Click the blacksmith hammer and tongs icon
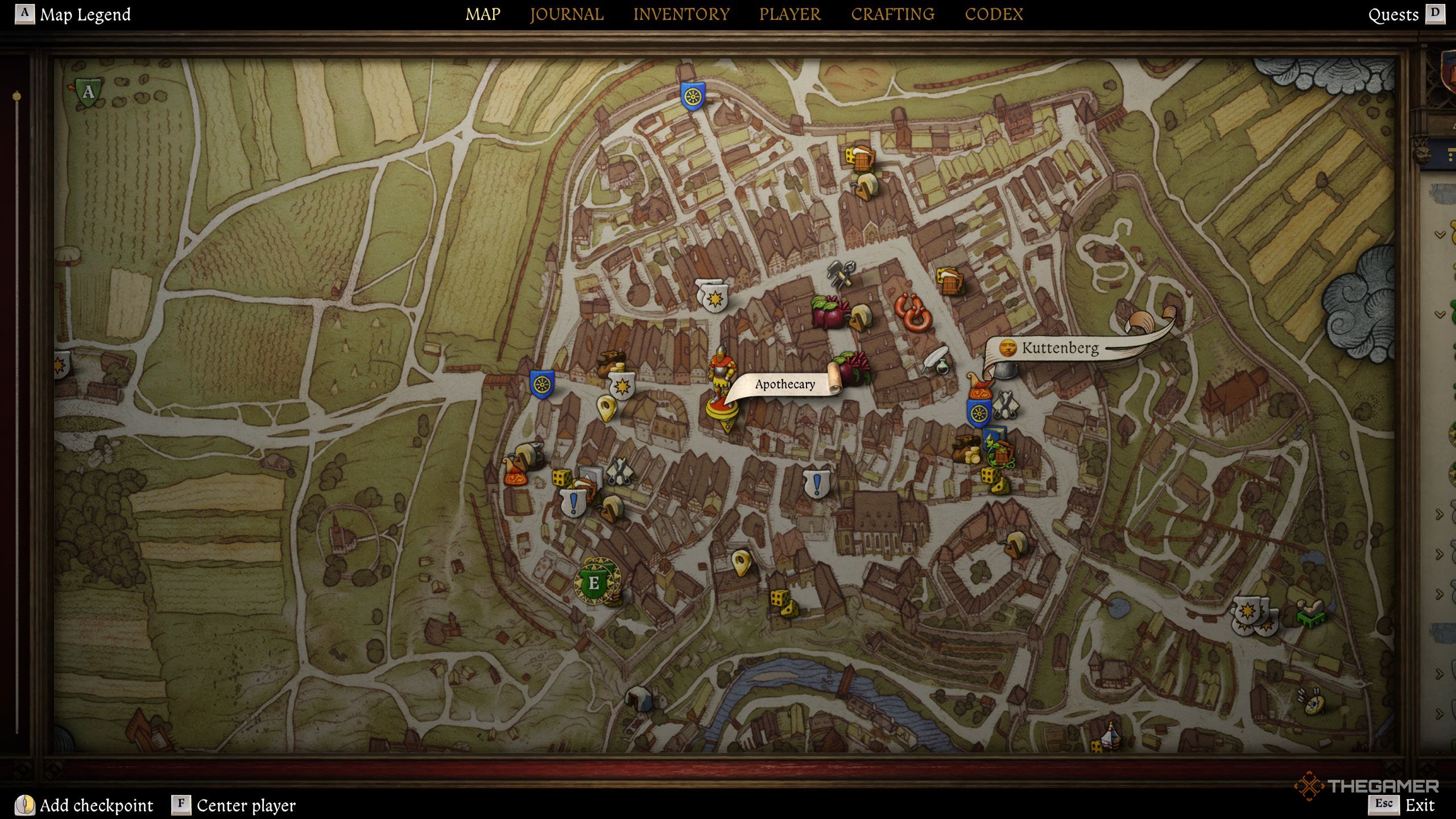This screenshot has width=1456, height=819. [841, 273]
